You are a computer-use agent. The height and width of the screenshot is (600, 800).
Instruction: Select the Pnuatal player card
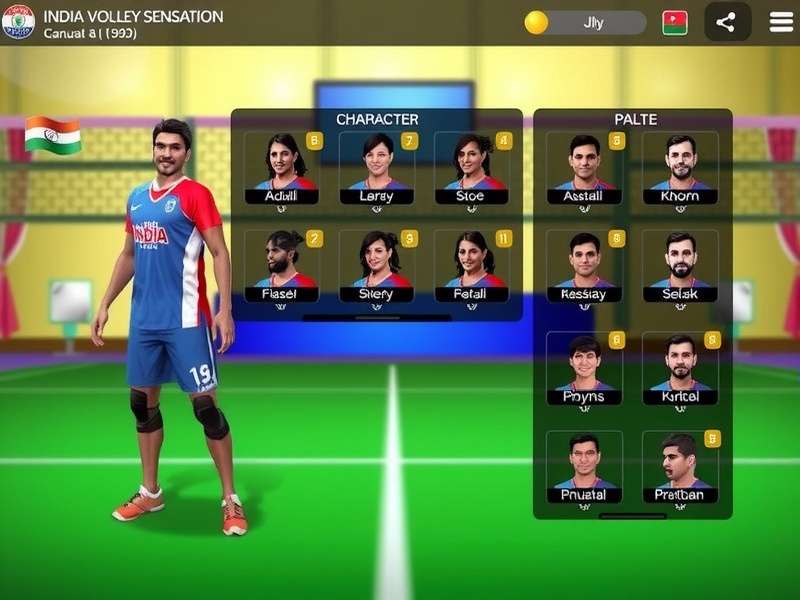(584, 467)
